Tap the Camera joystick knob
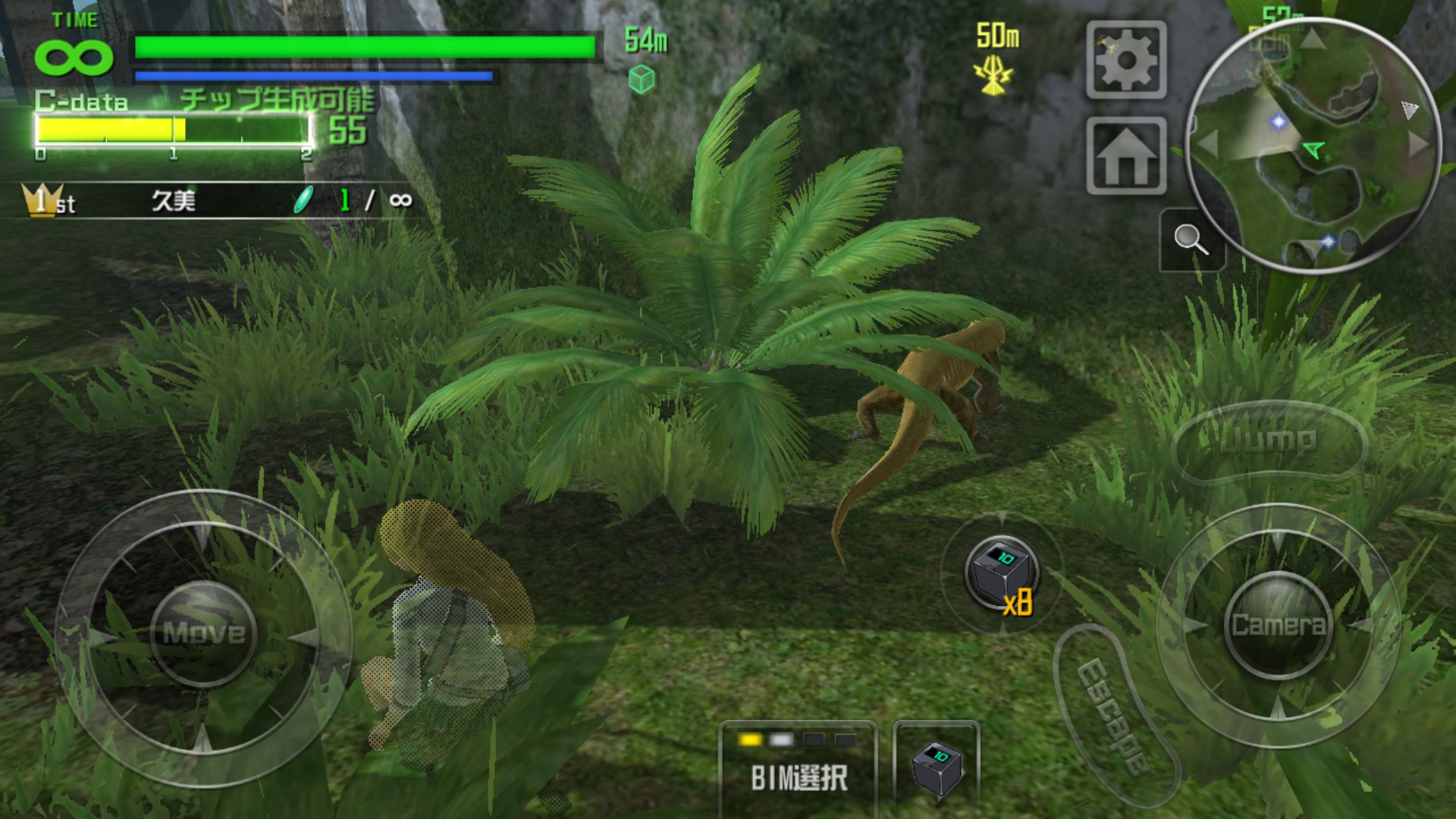 [1278, 625]
